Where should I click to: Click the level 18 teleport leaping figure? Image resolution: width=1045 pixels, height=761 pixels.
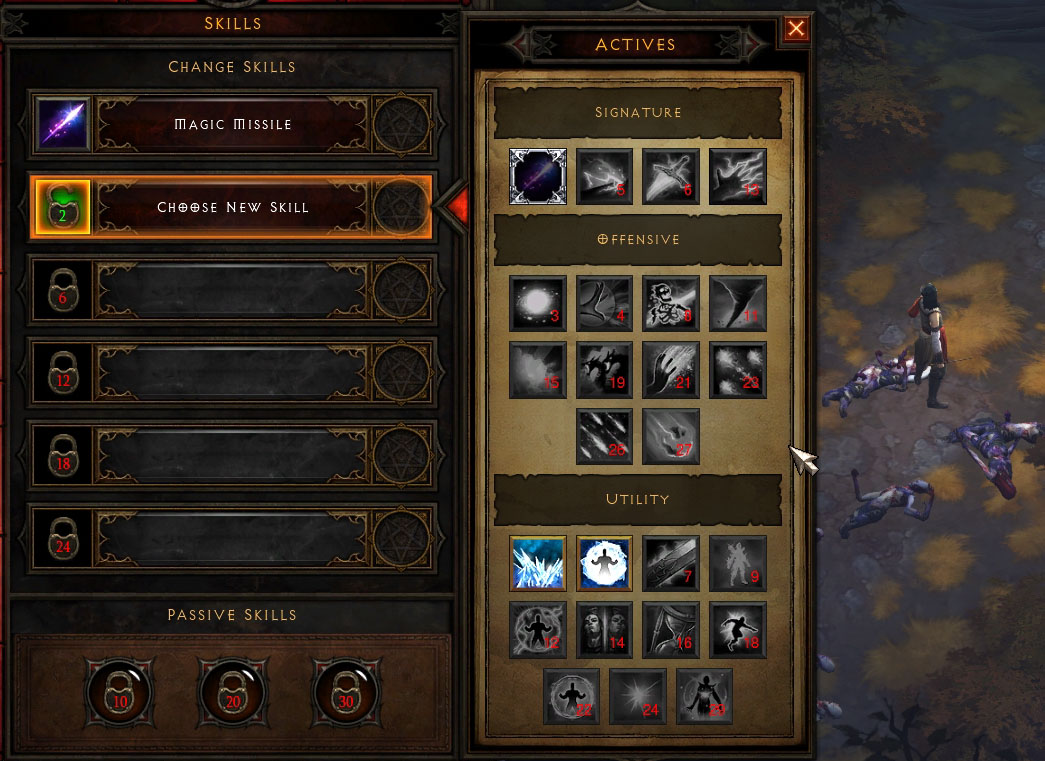click(738, 629)
